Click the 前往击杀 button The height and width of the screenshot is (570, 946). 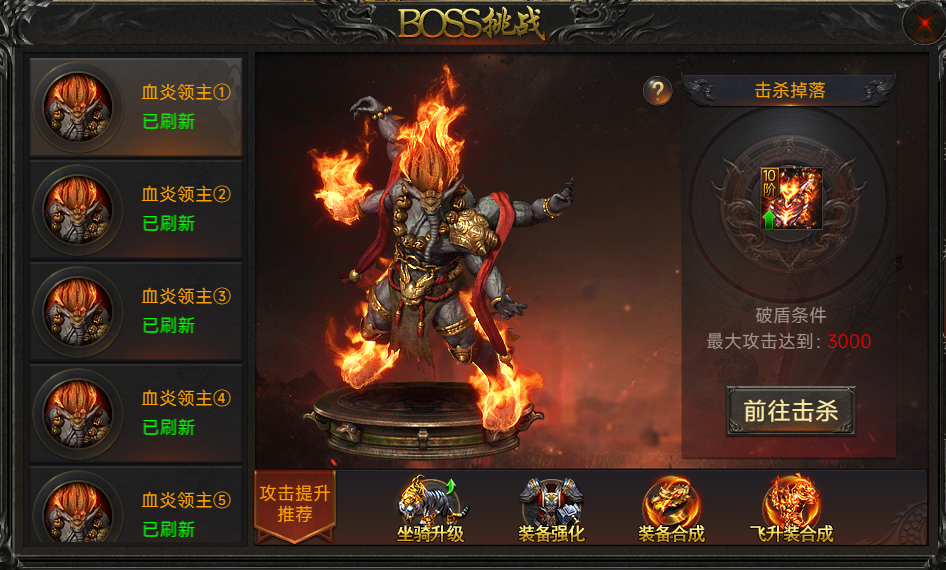coord(790,411)
